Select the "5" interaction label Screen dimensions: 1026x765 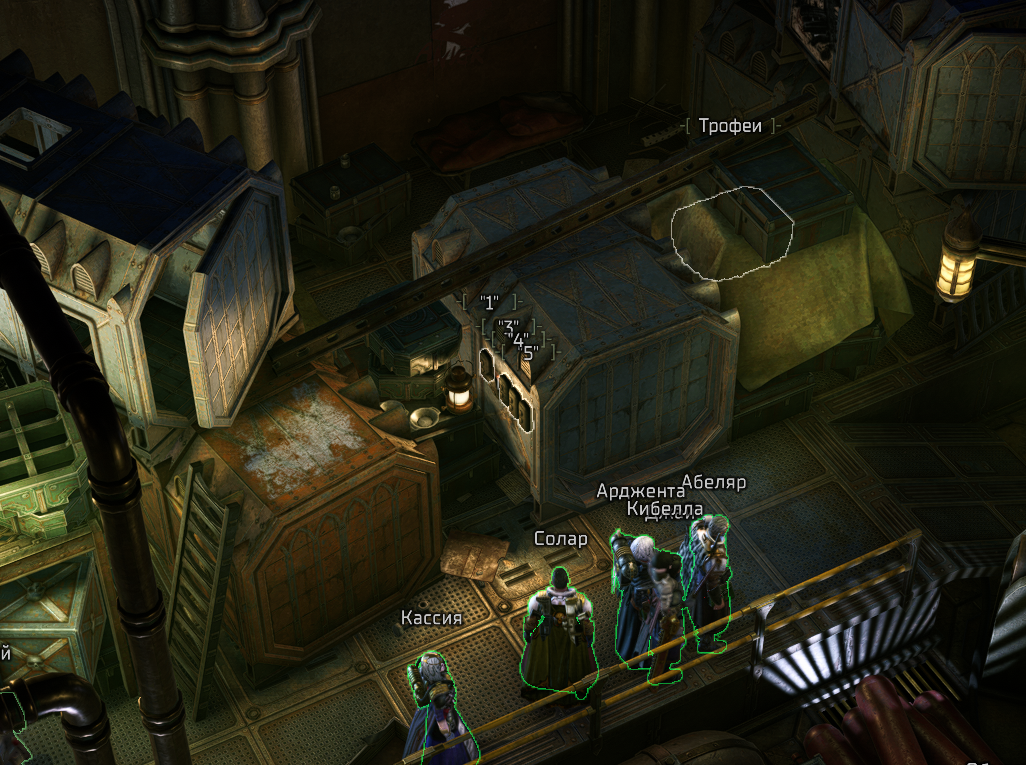pos(531,352)
